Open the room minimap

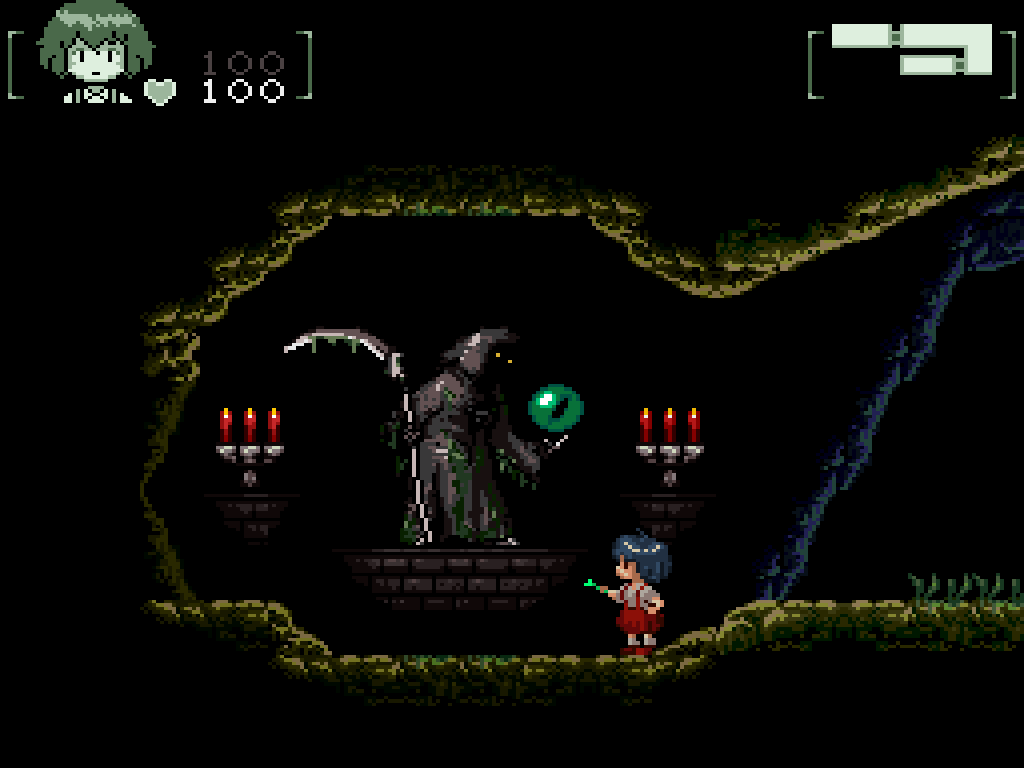(911, 50)
